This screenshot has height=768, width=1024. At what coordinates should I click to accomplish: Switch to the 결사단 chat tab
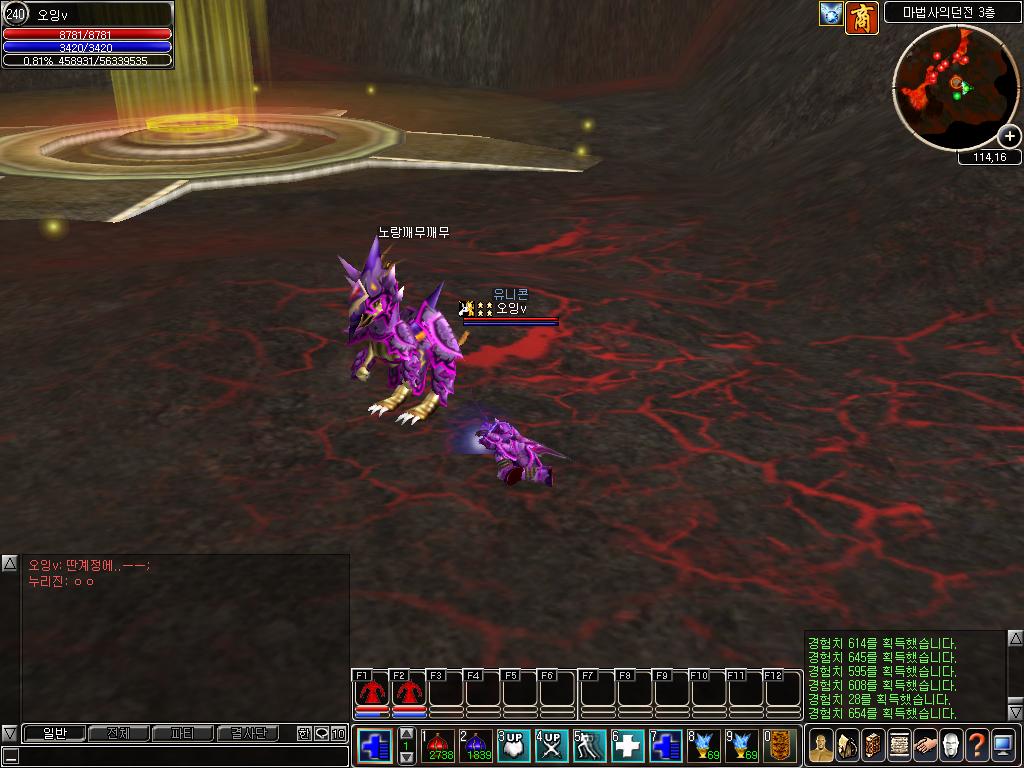click(247, 733)
